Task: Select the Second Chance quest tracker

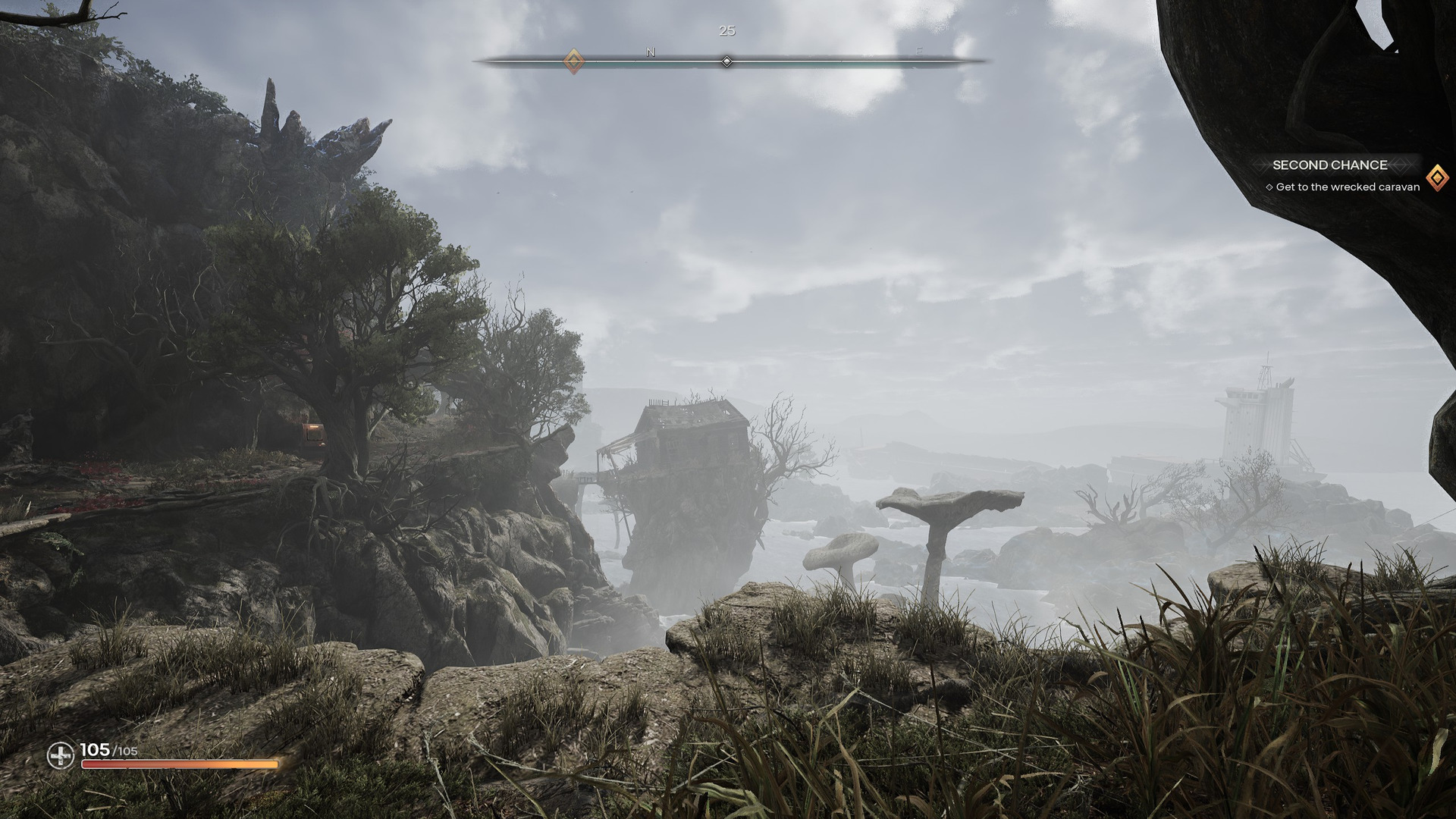Action: coord(1329,165)
